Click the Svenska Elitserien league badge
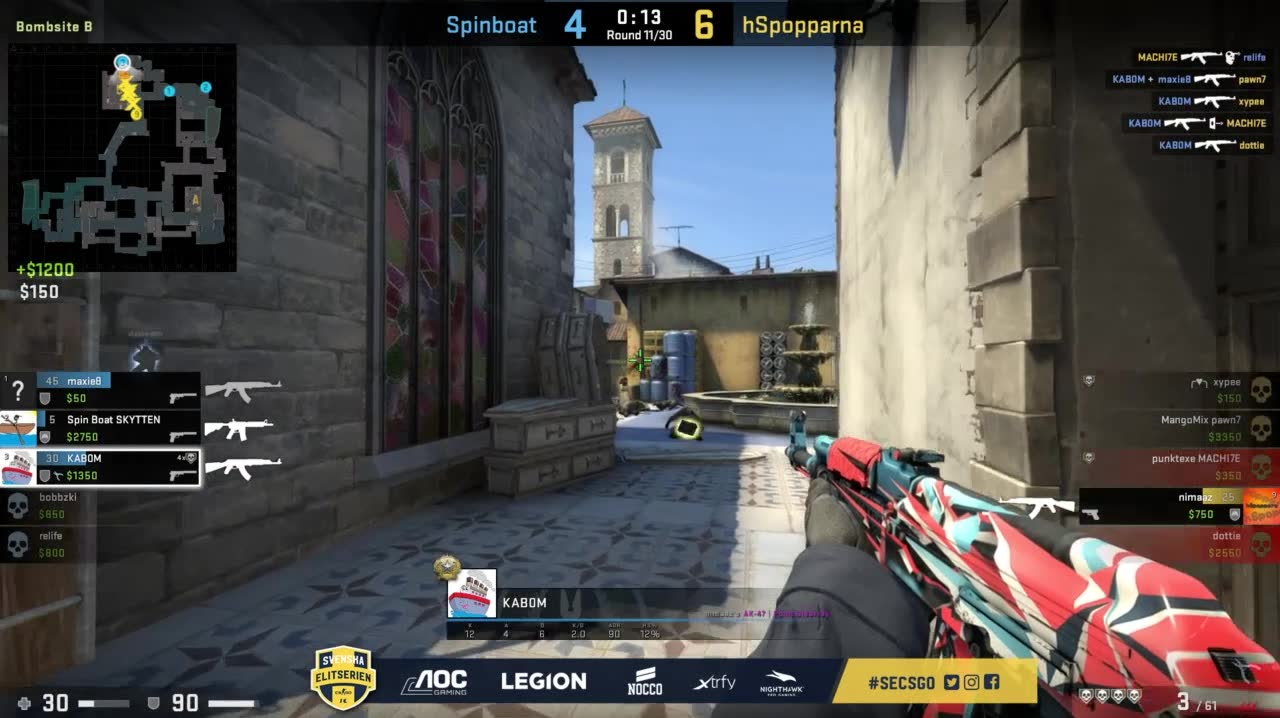Screen dimensions: 1280x718 (x=343, y=677)
